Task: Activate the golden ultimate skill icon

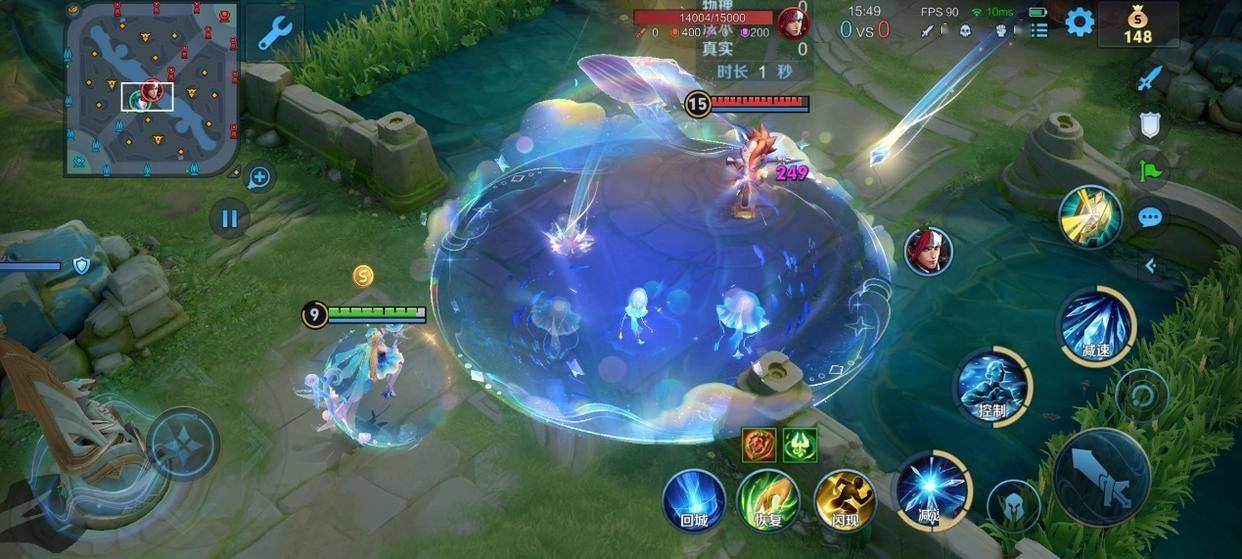Action: [x=1090, y=216]
